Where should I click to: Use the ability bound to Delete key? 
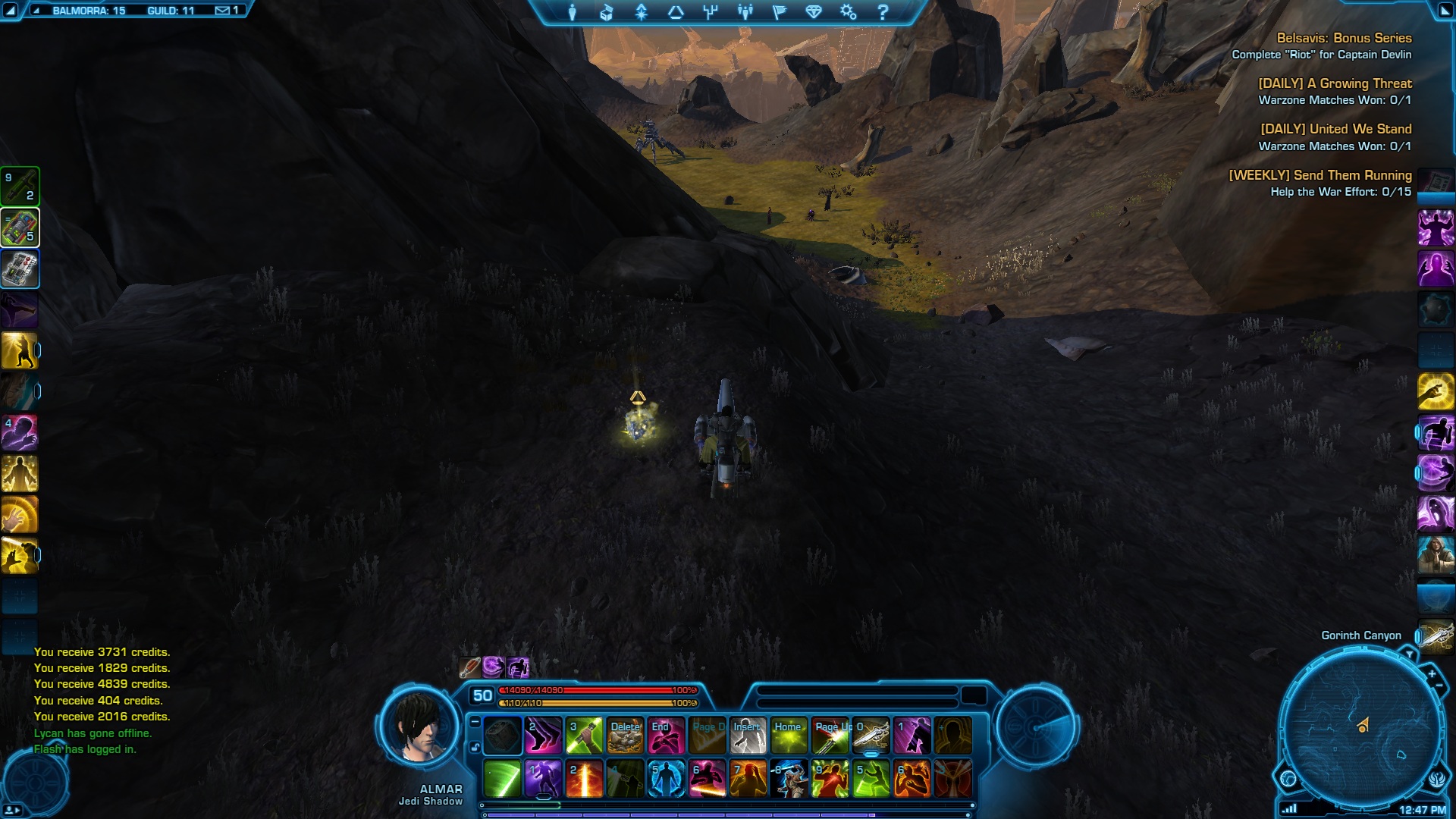[x=625, y=736]
